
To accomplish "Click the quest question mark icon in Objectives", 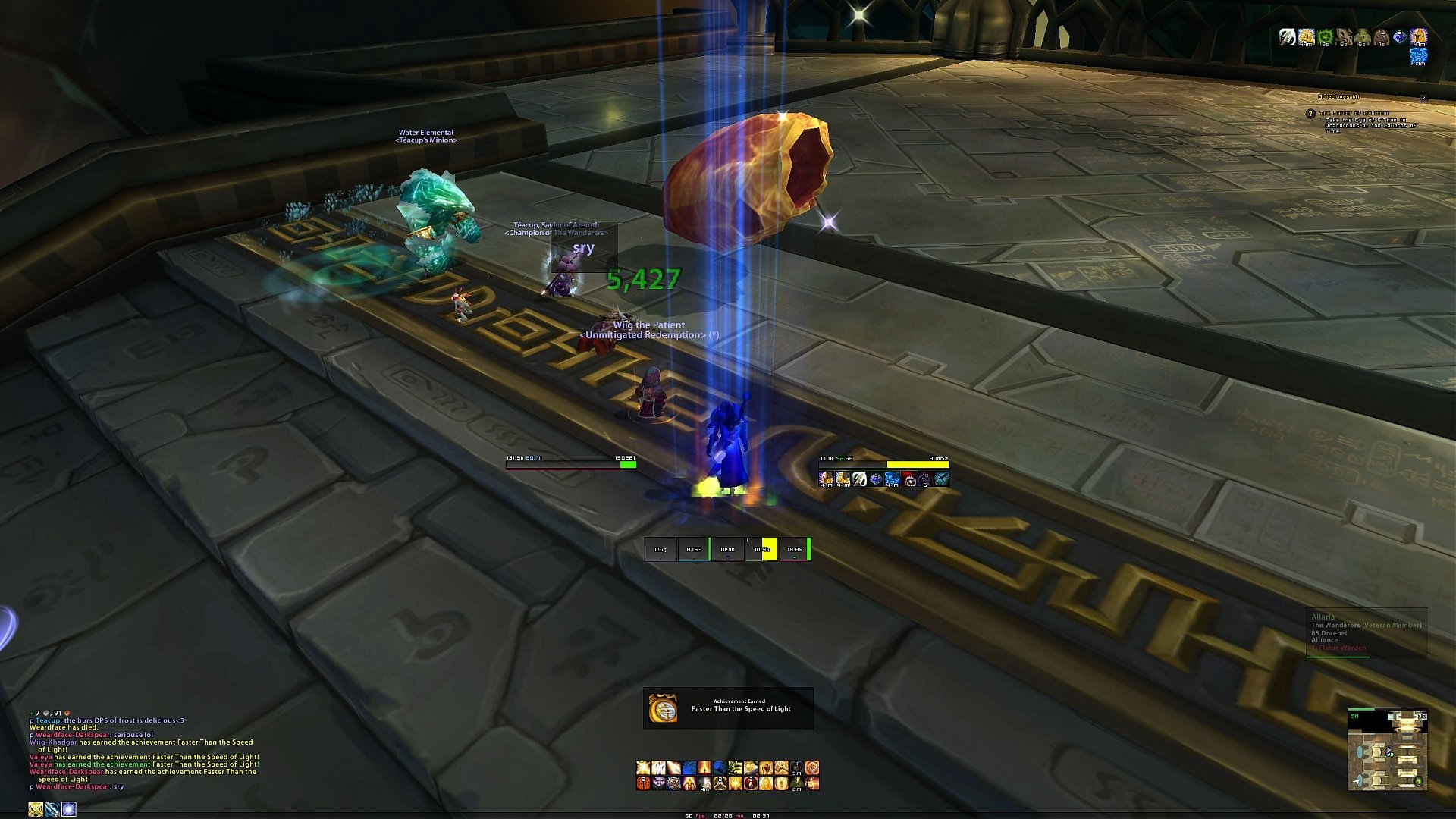I will point(1310,114).
